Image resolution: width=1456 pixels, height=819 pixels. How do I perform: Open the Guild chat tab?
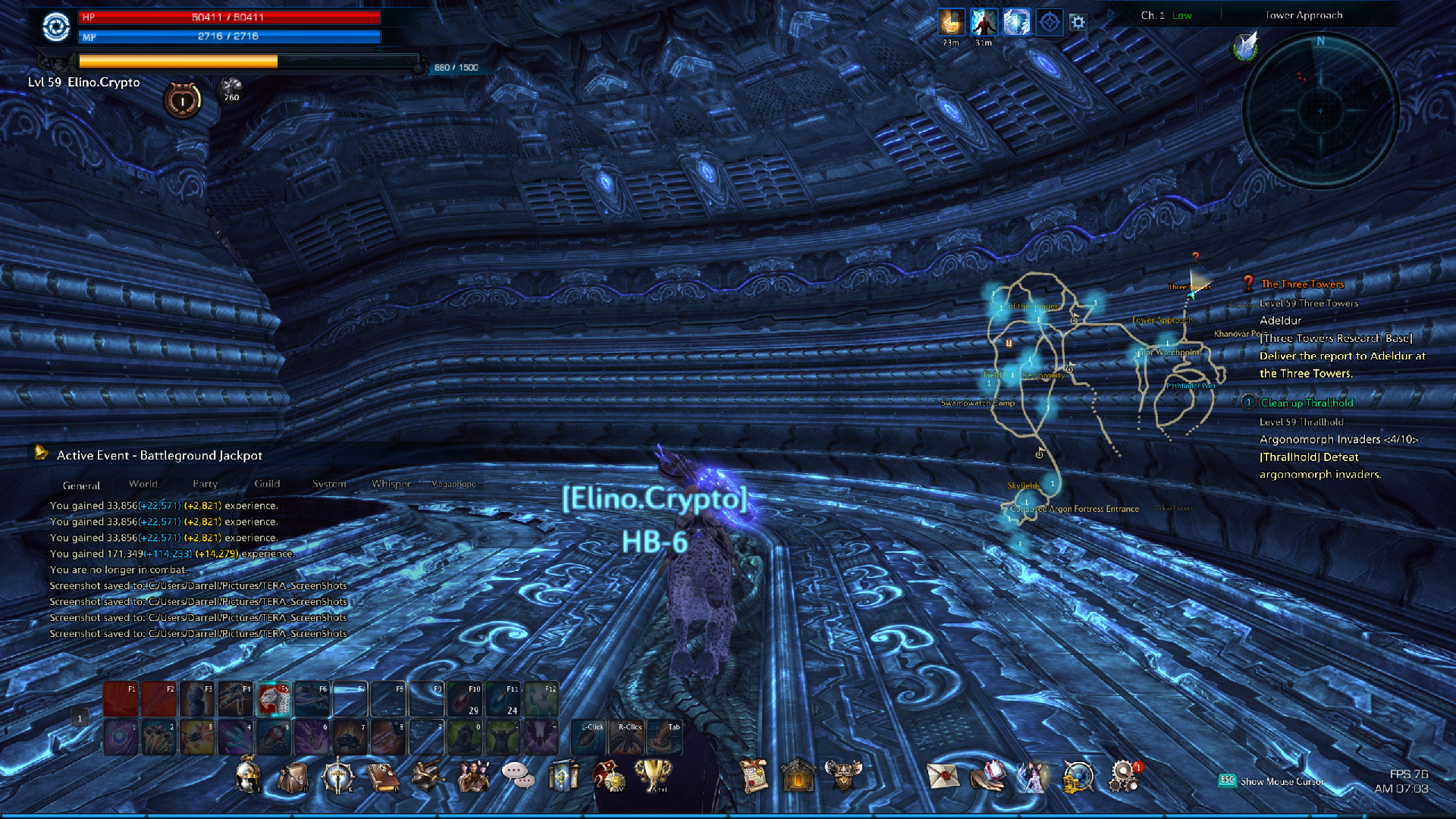pos(267,484)
